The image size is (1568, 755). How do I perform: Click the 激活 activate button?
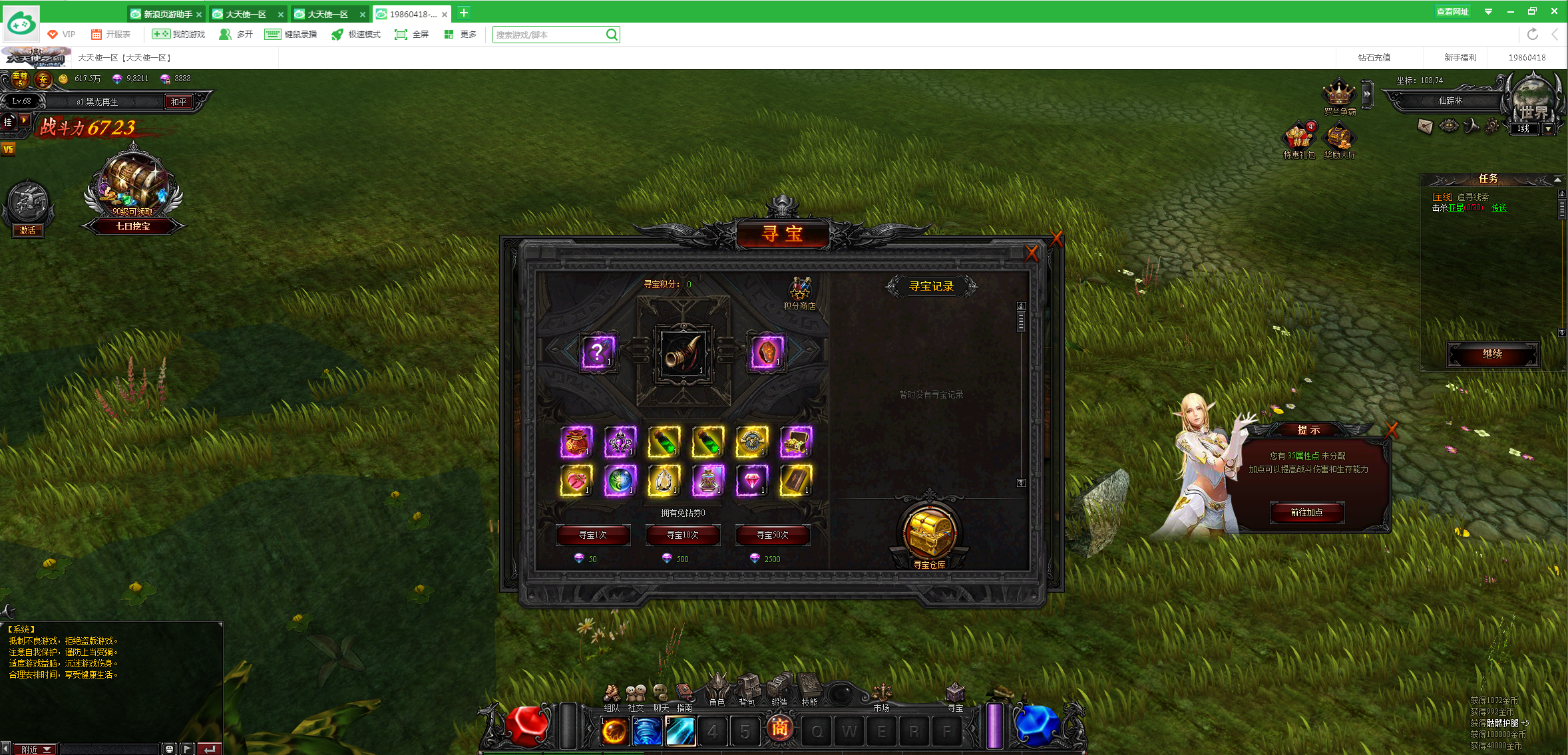[28, 230]
